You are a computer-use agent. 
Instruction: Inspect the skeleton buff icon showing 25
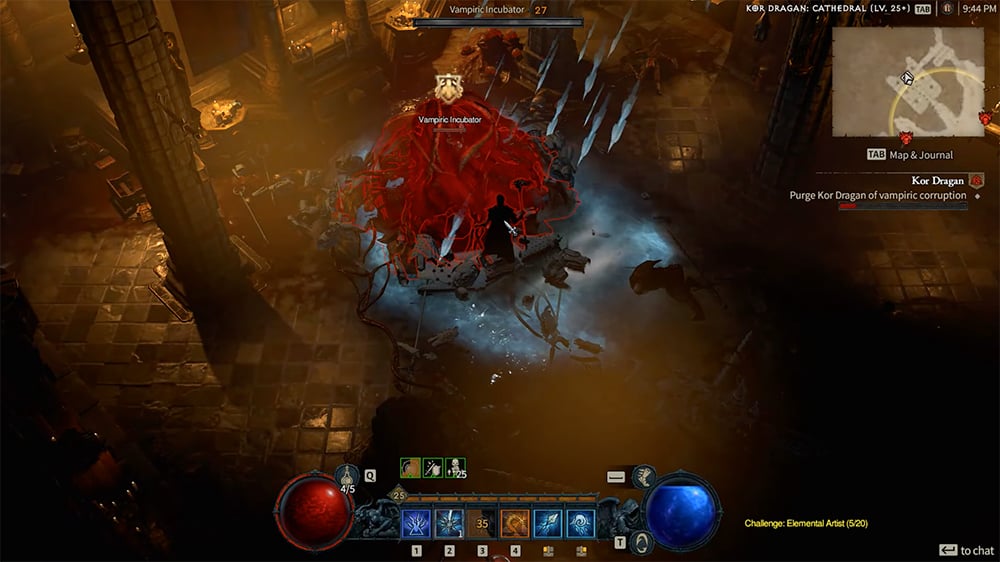(456, 467)
